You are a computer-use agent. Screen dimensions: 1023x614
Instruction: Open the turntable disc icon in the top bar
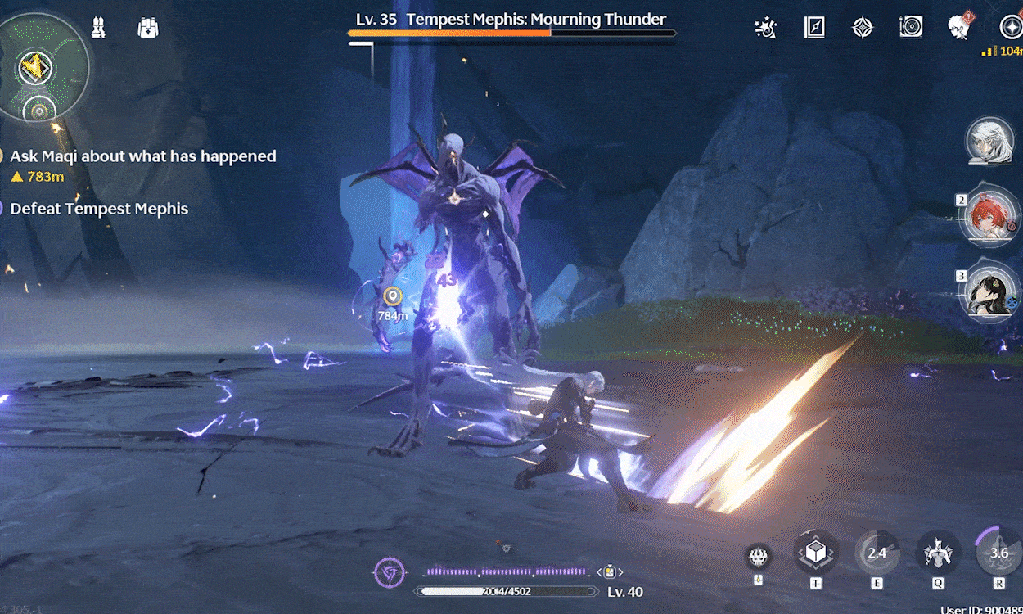click(910, 27)
